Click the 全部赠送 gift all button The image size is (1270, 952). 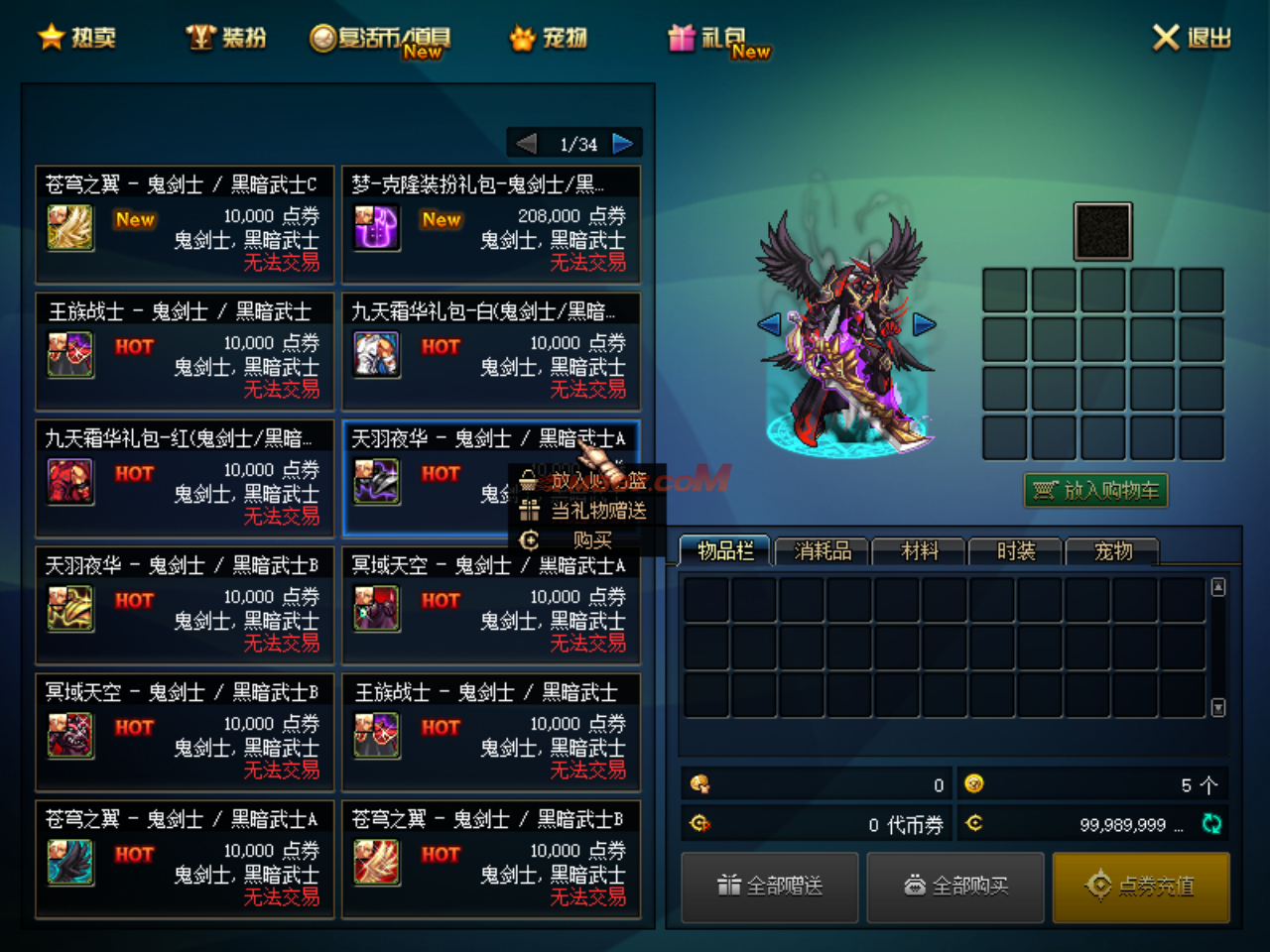coord(770,886)
